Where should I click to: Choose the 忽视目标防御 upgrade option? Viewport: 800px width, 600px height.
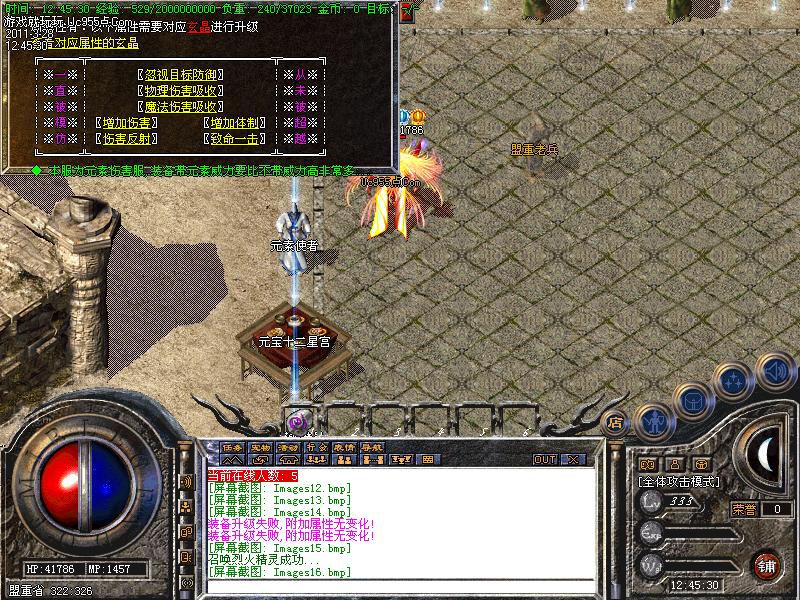[179, 74]
